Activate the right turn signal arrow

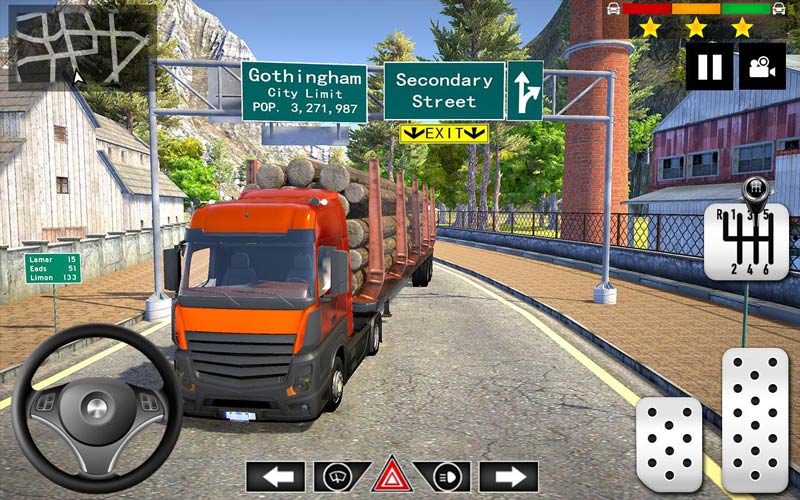pyautogui.click(x=509, y=476)
